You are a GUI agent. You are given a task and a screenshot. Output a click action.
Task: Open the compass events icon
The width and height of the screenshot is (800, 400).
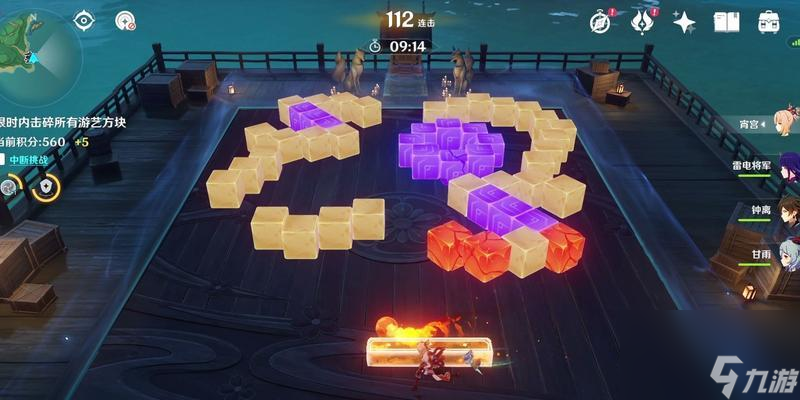(600, 21)
